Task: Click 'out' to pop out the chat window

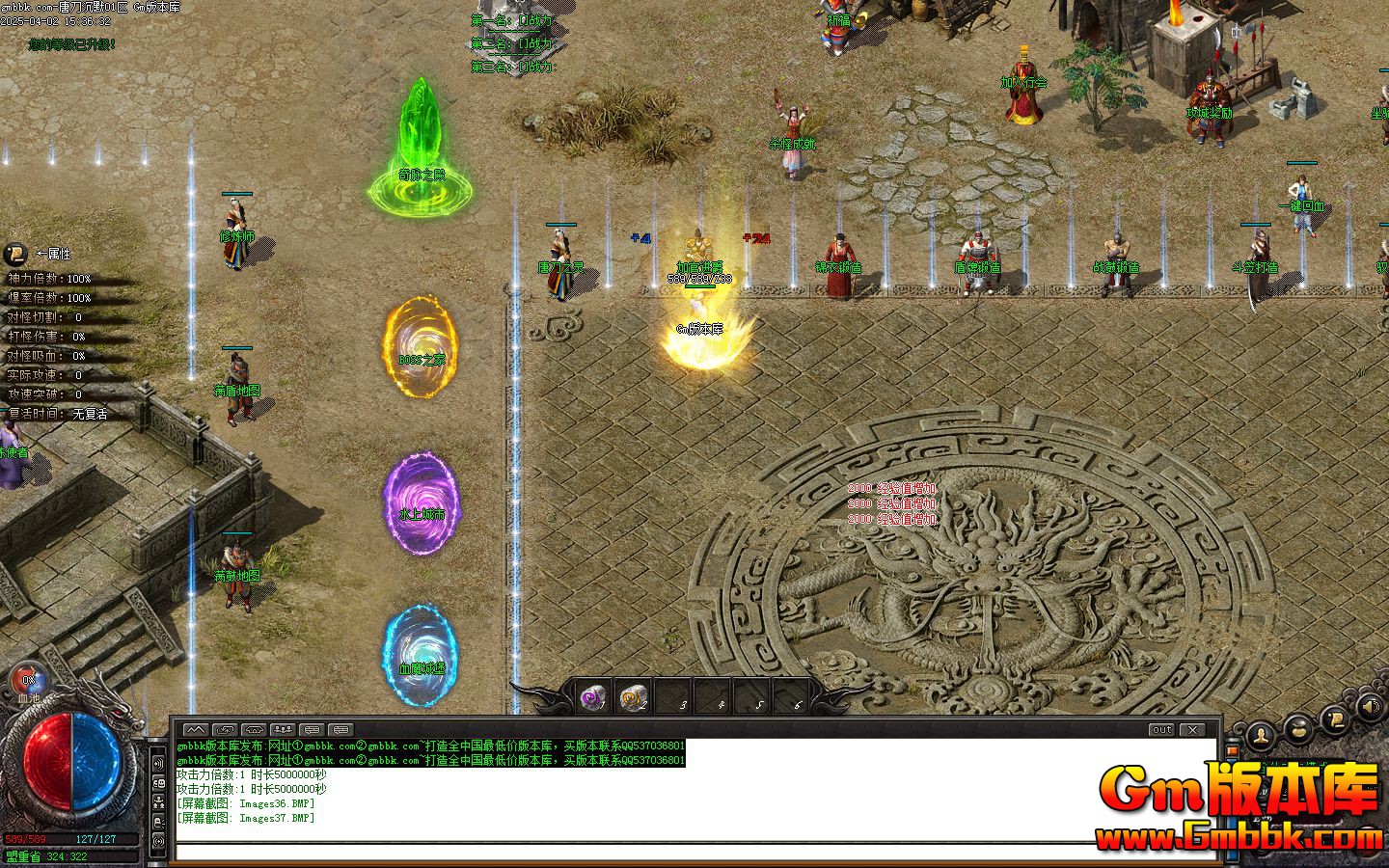Action: 1161,730
